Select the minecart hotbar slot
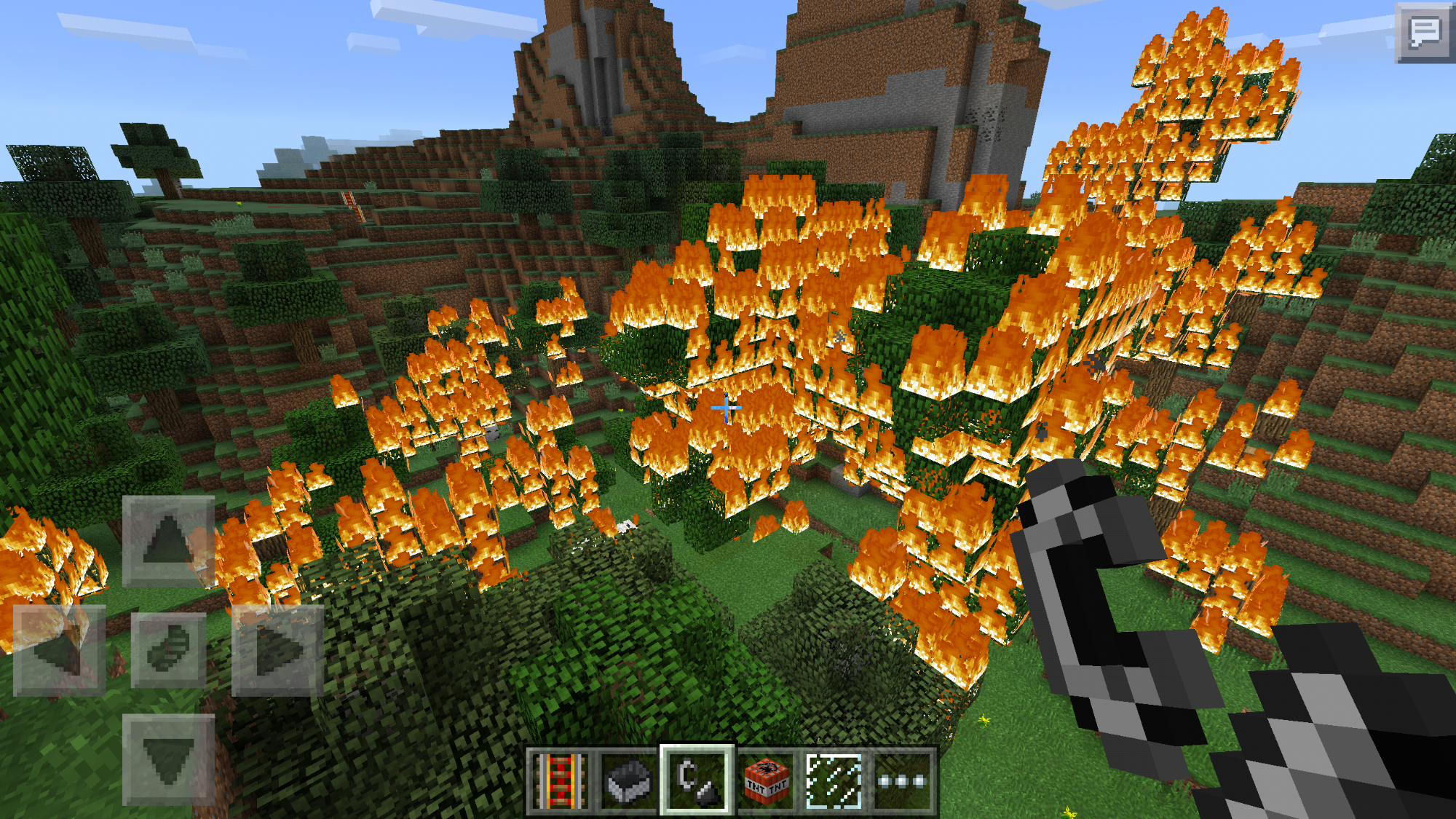Screen dimensions: 1456x819 (x=628, y=781)
